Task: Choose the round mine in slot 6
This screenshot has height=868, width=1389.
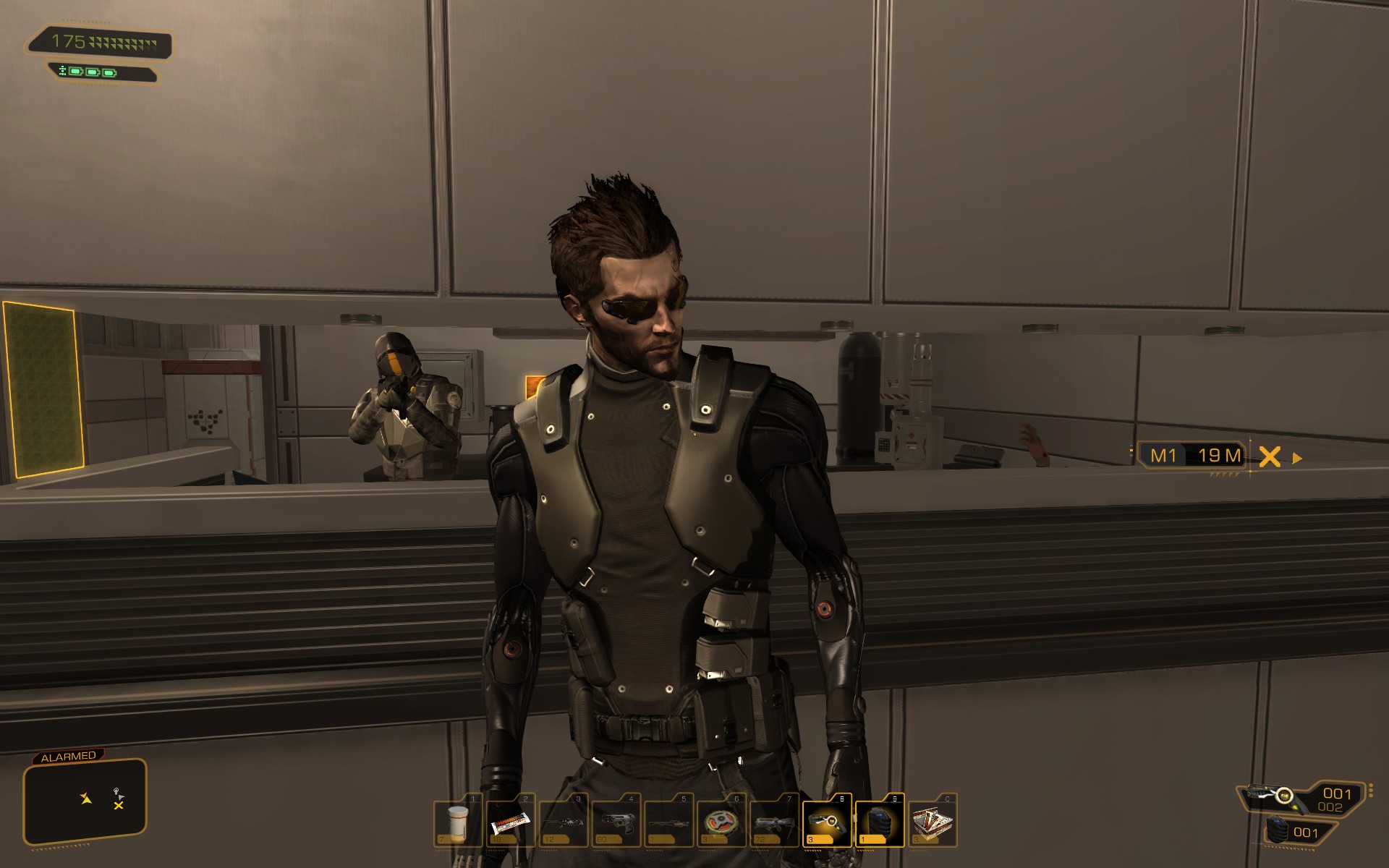Action: [x=722, y=822]
